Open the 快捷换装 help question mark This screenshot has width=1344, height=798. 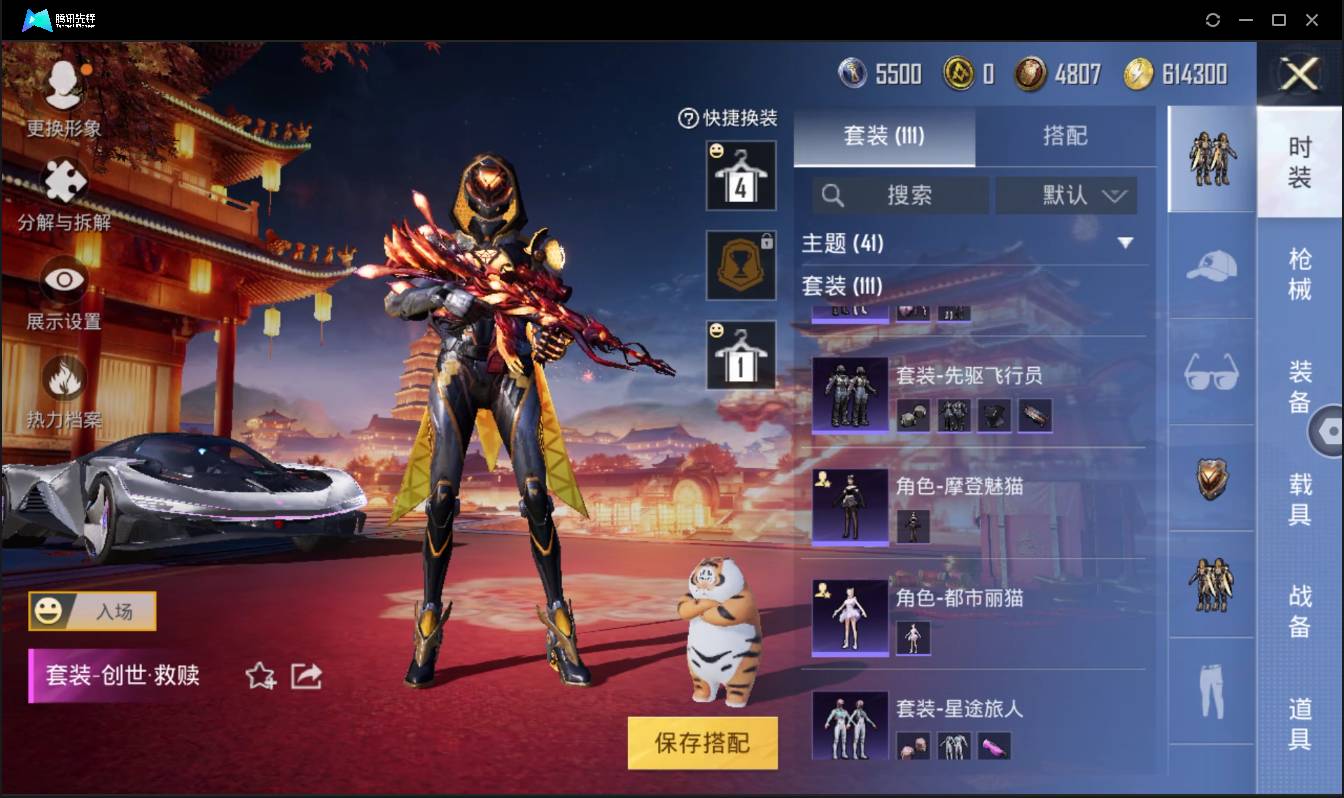[687, 119]
